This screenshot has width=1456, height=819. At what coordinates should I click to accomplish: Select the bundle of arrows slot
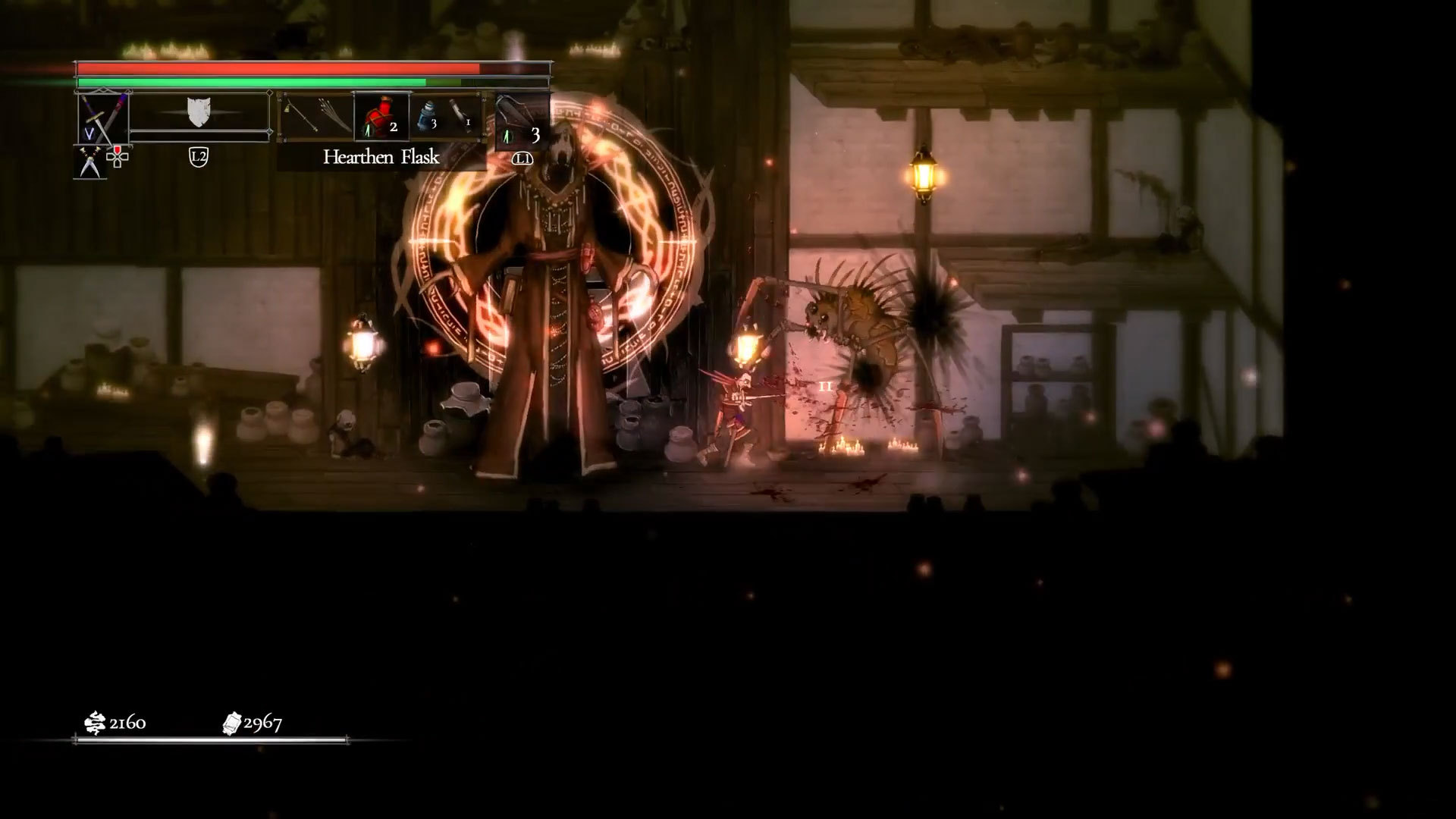click(334, 115)
